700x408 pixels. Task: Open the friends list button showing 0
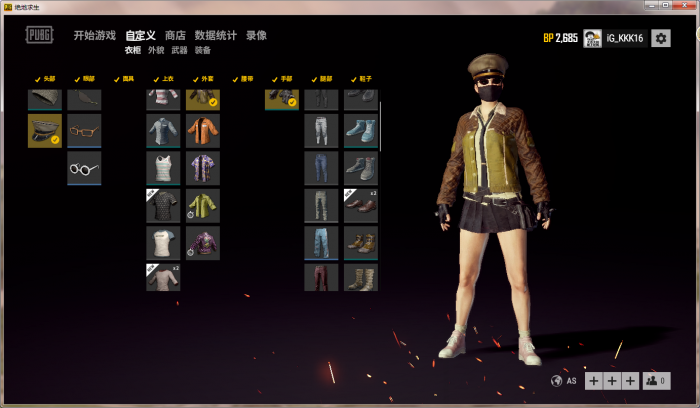click(656, 381)
